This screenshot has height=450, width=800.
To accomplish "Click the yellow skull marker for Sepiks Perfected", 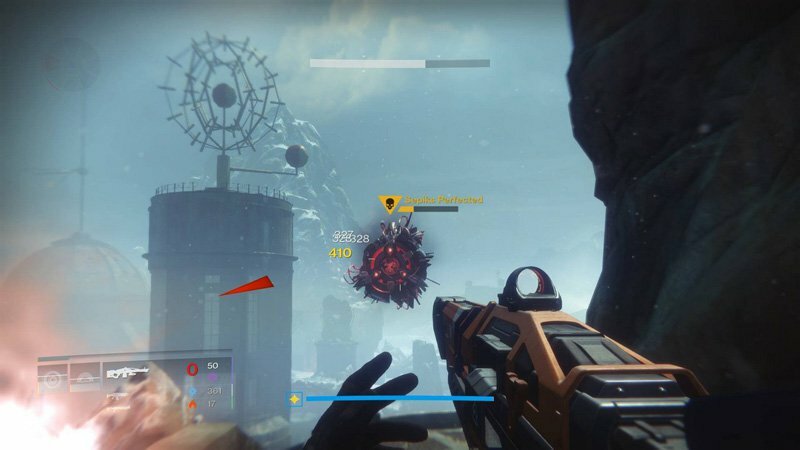I will 388,204.
